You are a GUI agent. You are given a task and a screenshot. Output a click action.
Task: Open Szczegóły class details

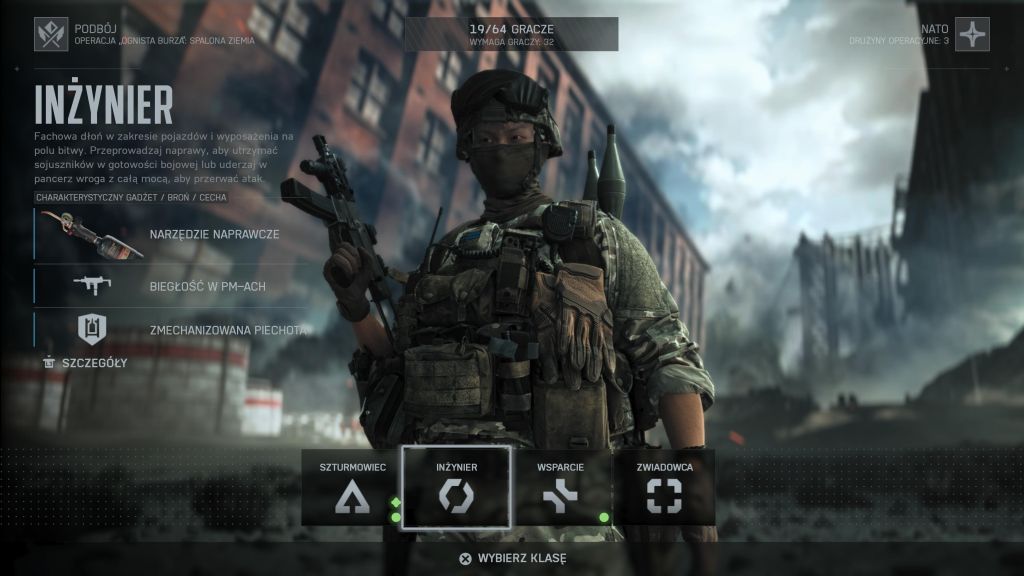click(86, 362)
